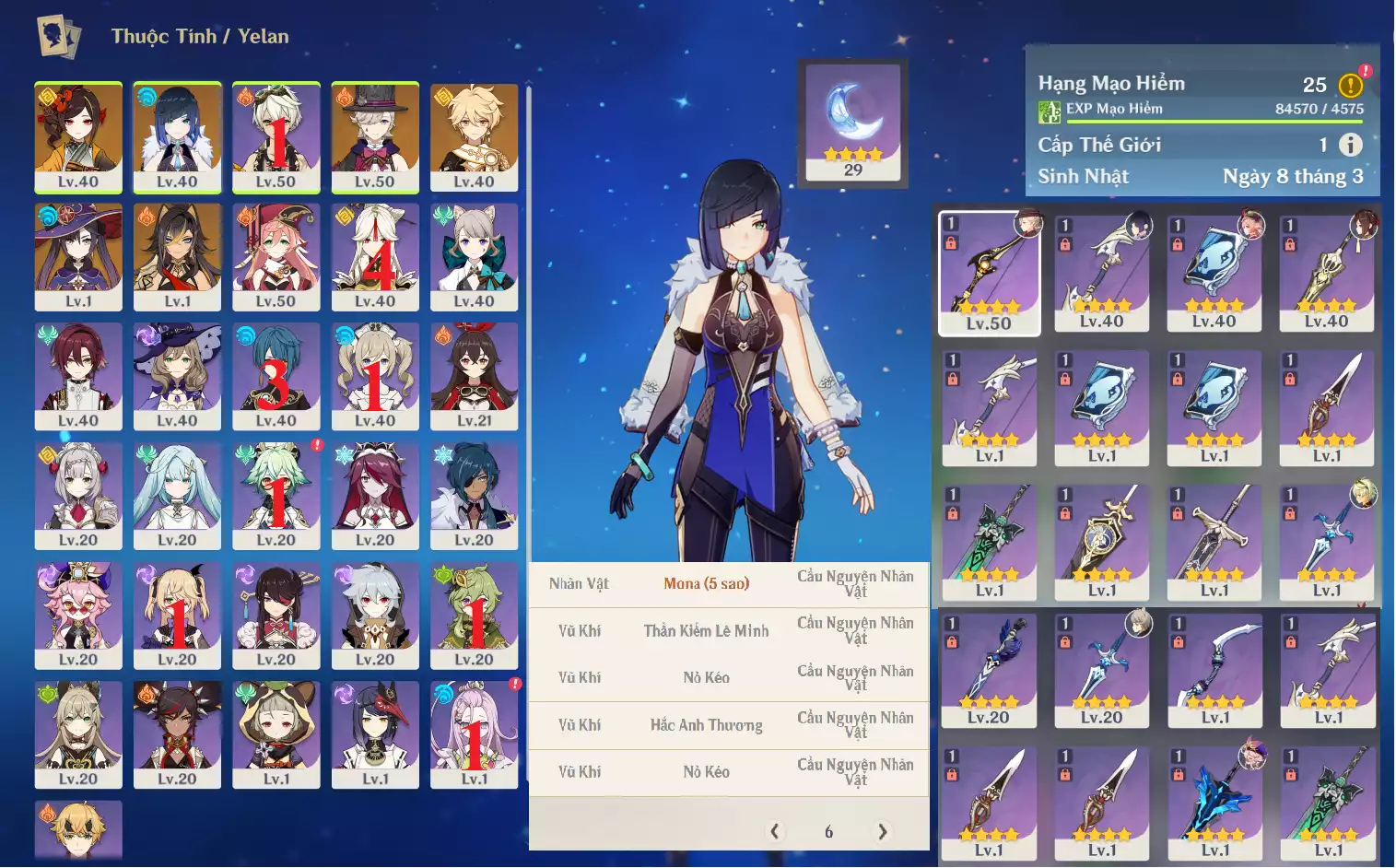Go to the next wish history page
Image resolution: width=1396 pixels, height=868 pixels.
(x=883, y=831)
